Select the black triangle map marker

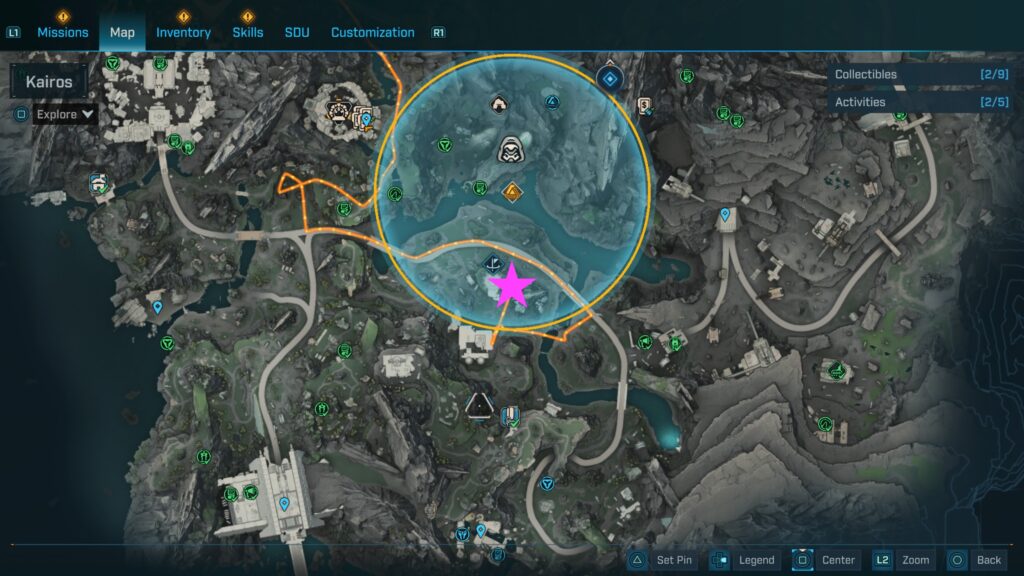pyautogui.click(x=480, y=405)
